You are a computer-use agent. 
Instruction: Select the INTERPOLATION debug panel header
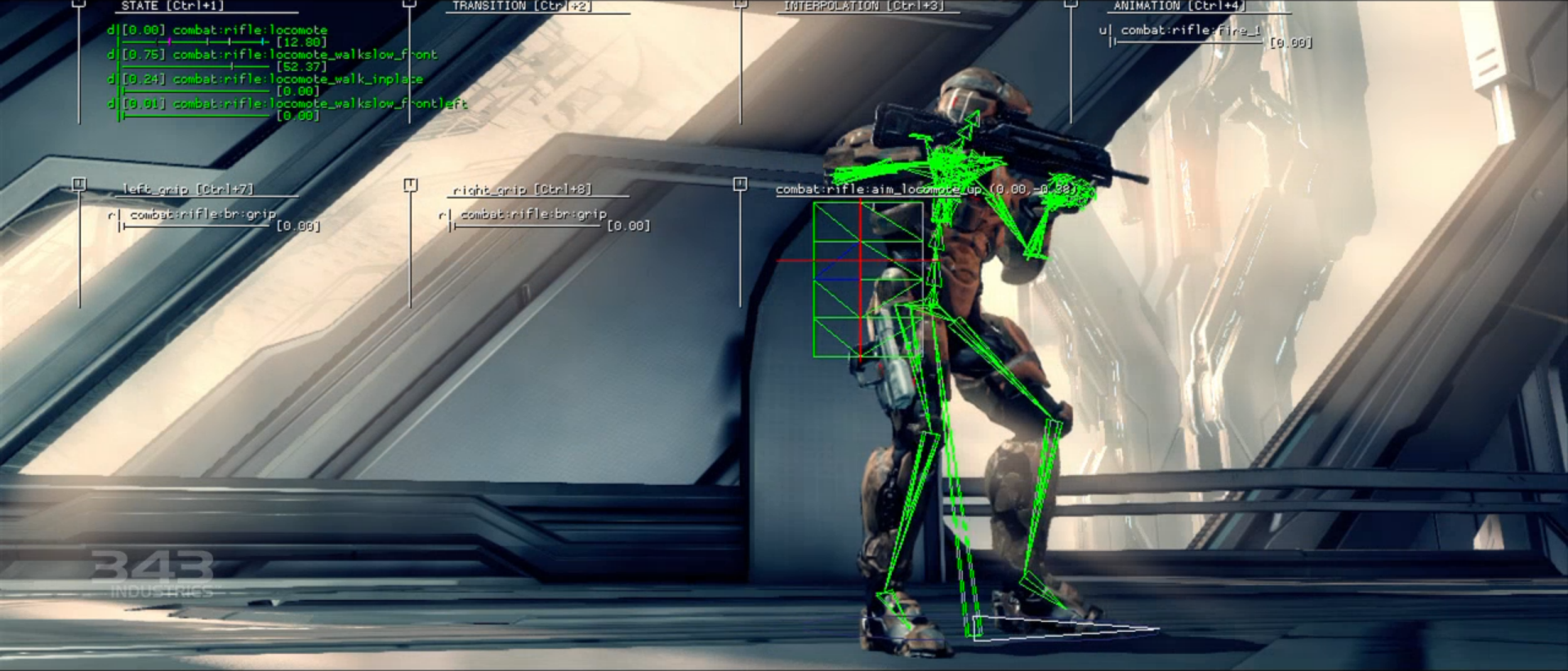(863, 6)
